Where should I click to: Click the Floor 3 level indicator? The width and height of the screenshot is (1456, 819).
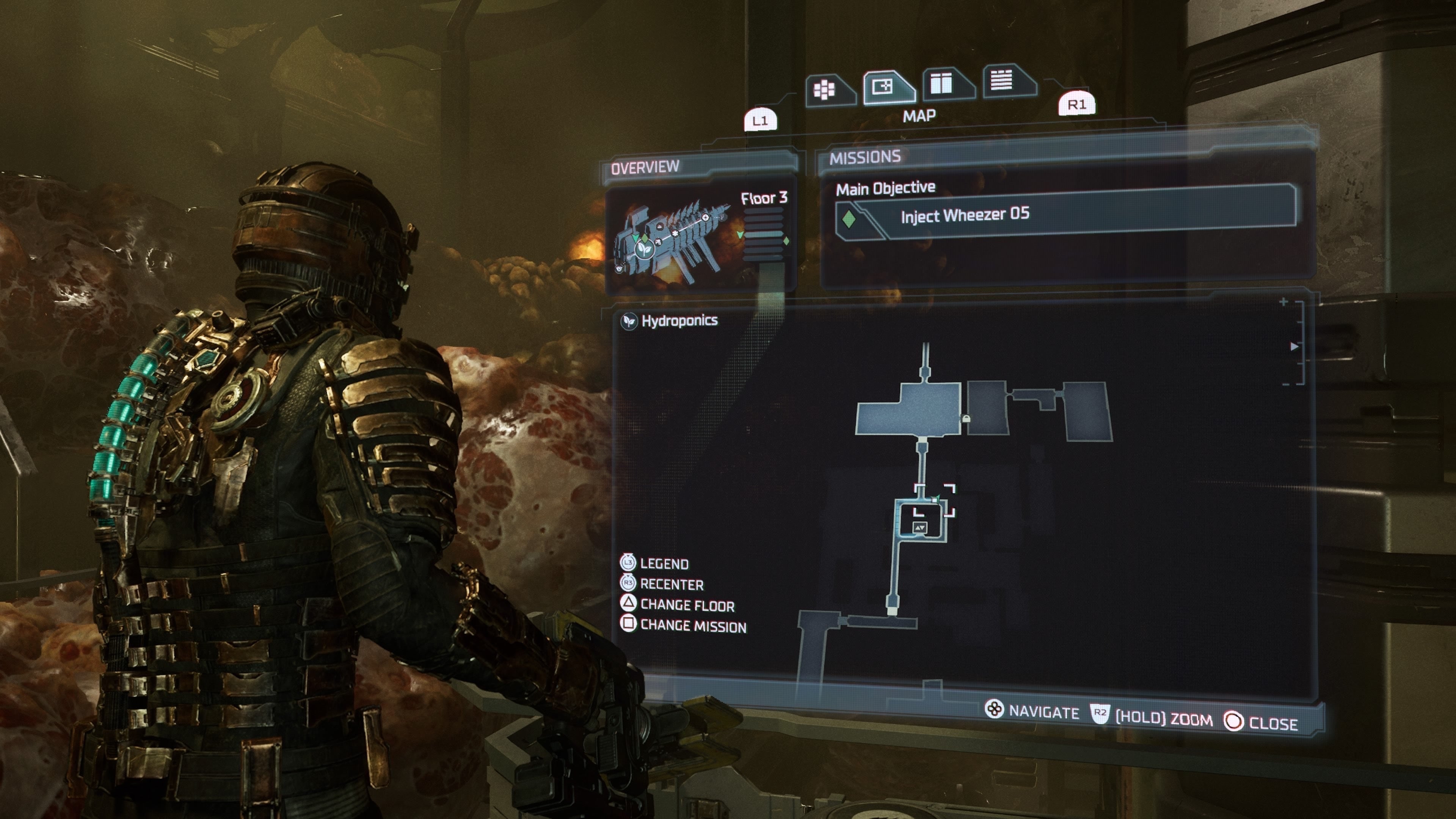(764, 198)
